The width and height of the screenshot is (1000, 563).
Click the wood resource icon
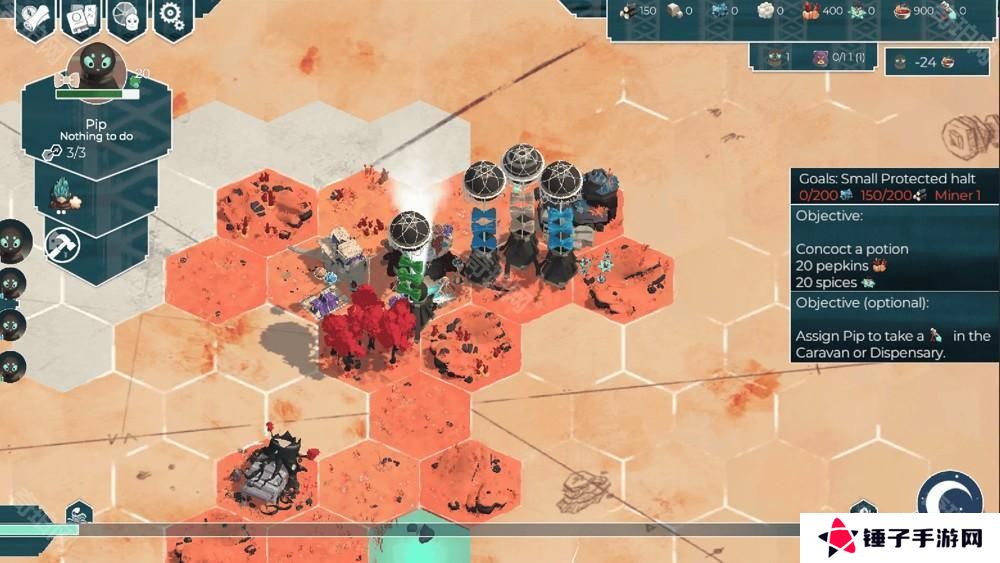pos(628,11)
